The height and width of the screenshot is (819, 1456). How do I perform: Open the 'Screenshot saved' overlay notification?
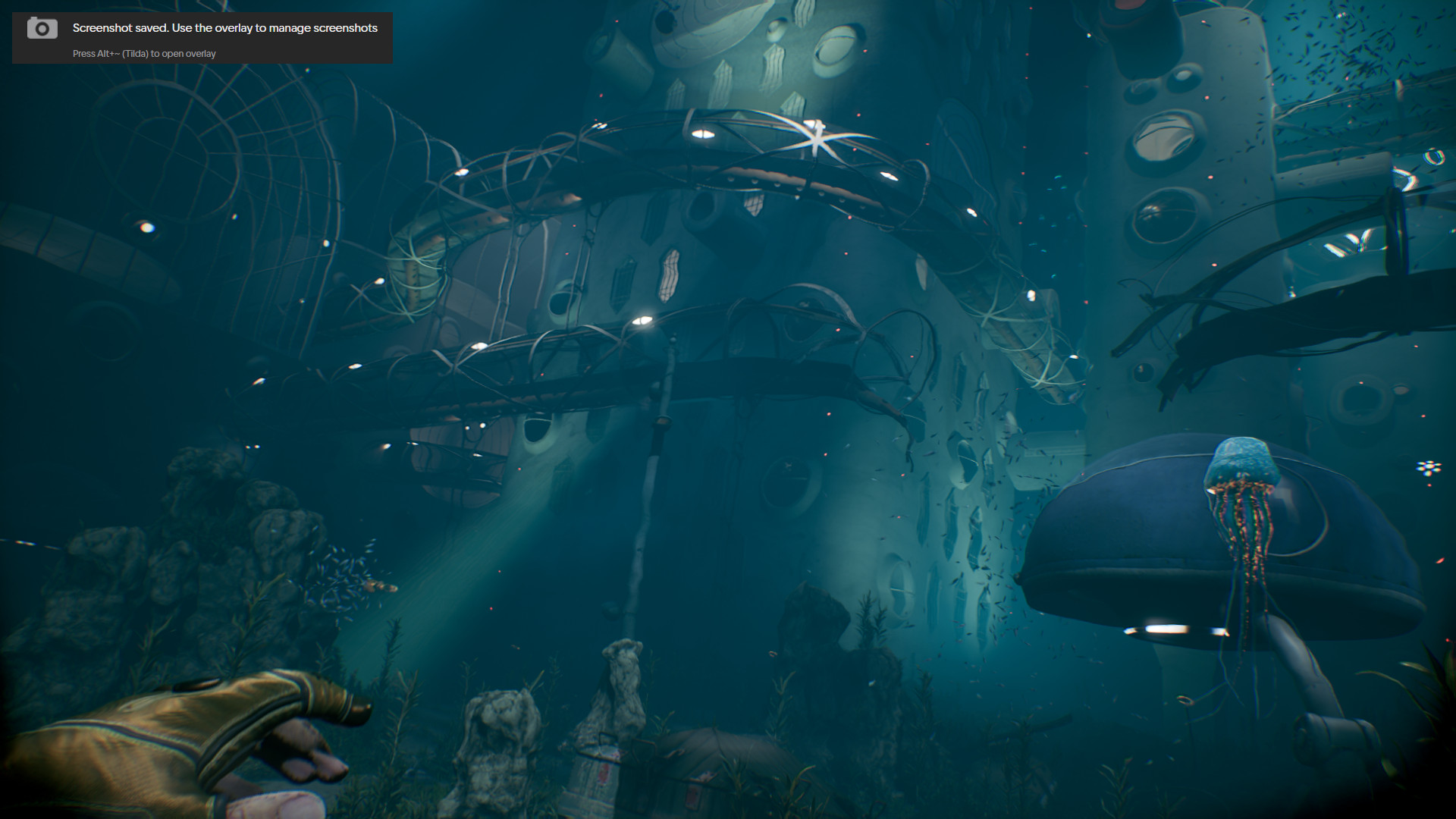click(x=202, y=38)
